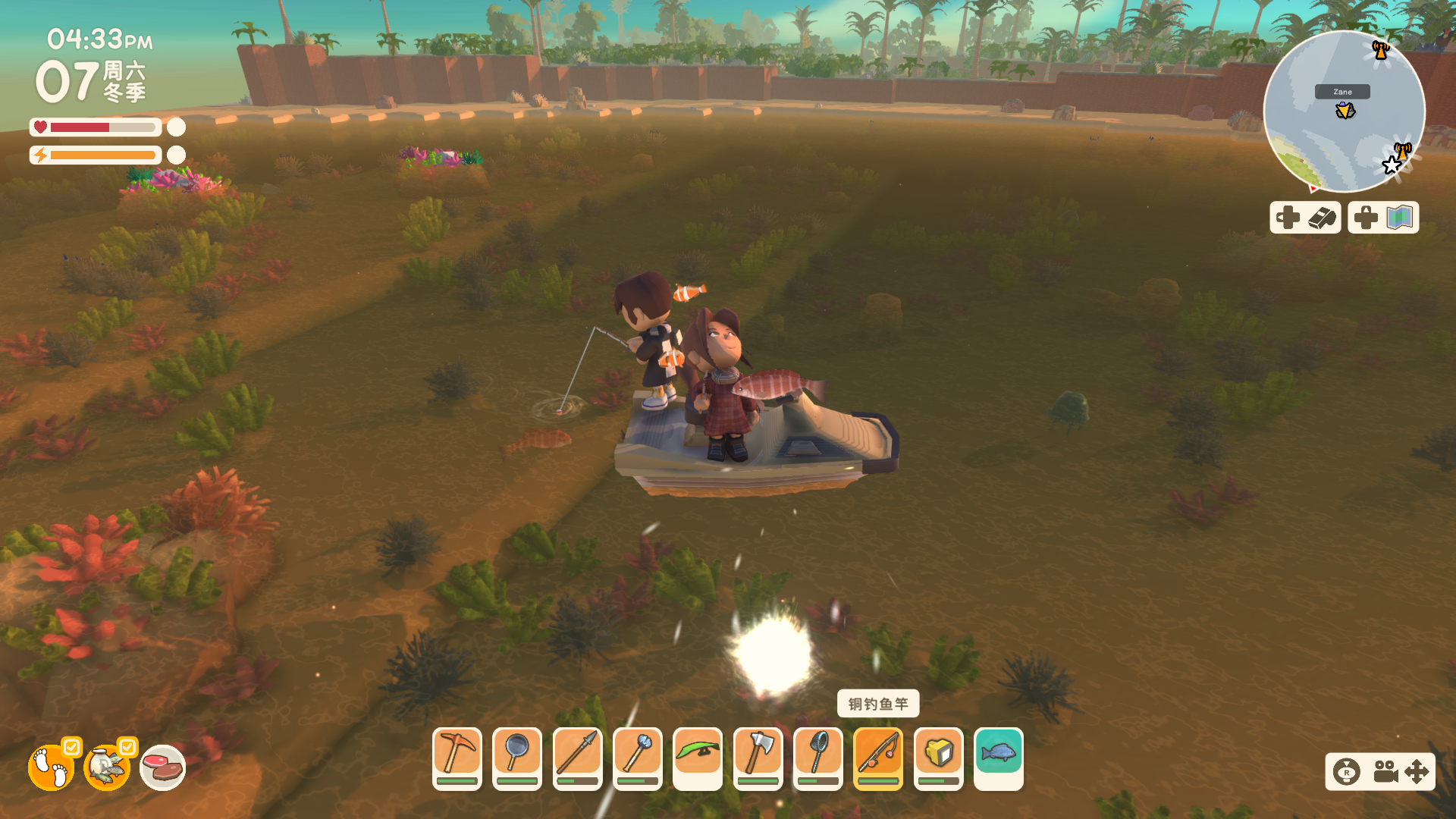Switch to the axe in the hotbar
Screen dimensions: 1456x819
click(758, 756)
